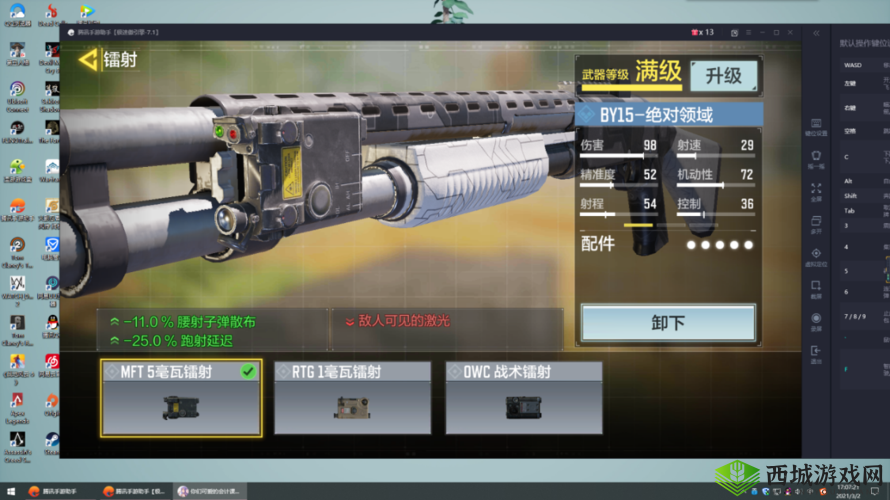Screen dimensions: 890x500
Task: Select the MFT 5毫瓦镭射 attachment
Action: tap(181, 398)
